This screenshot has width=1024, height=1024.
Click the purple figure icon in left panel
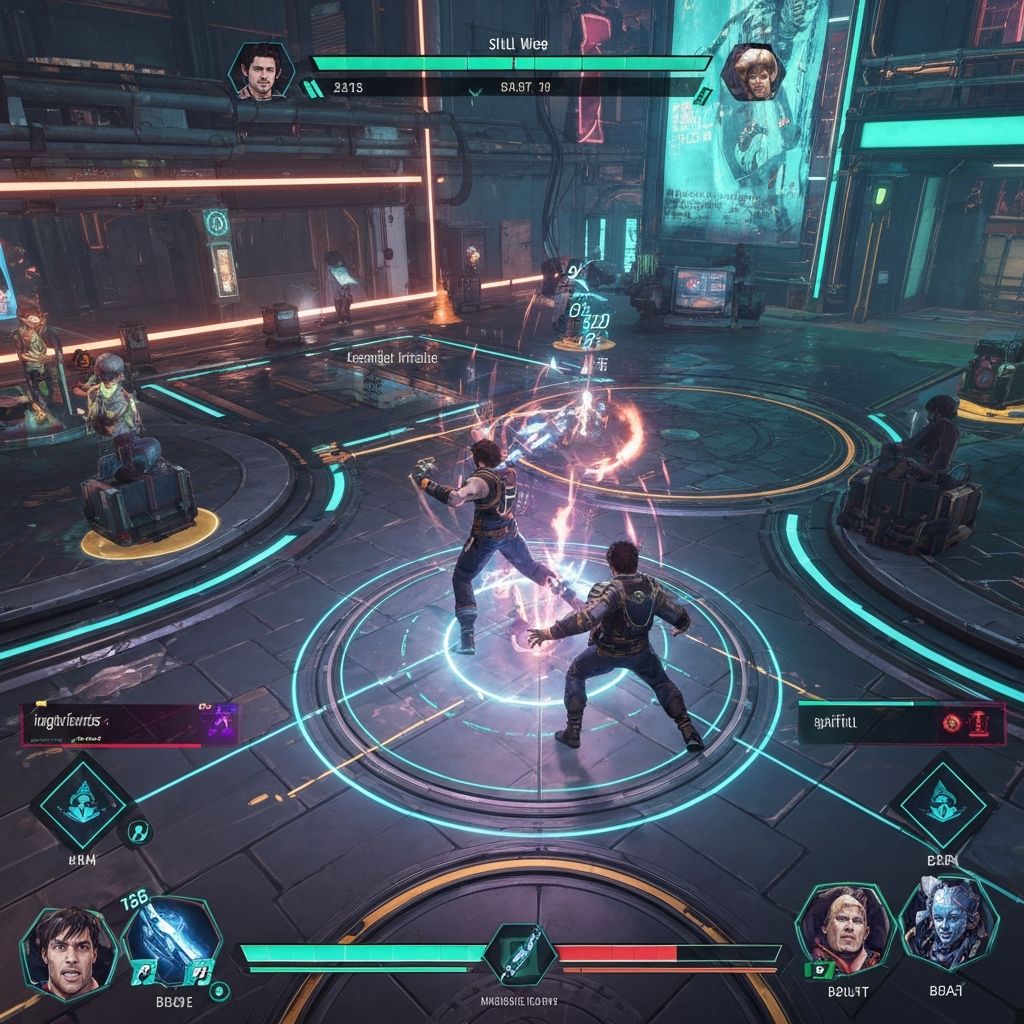pos(219,720)
